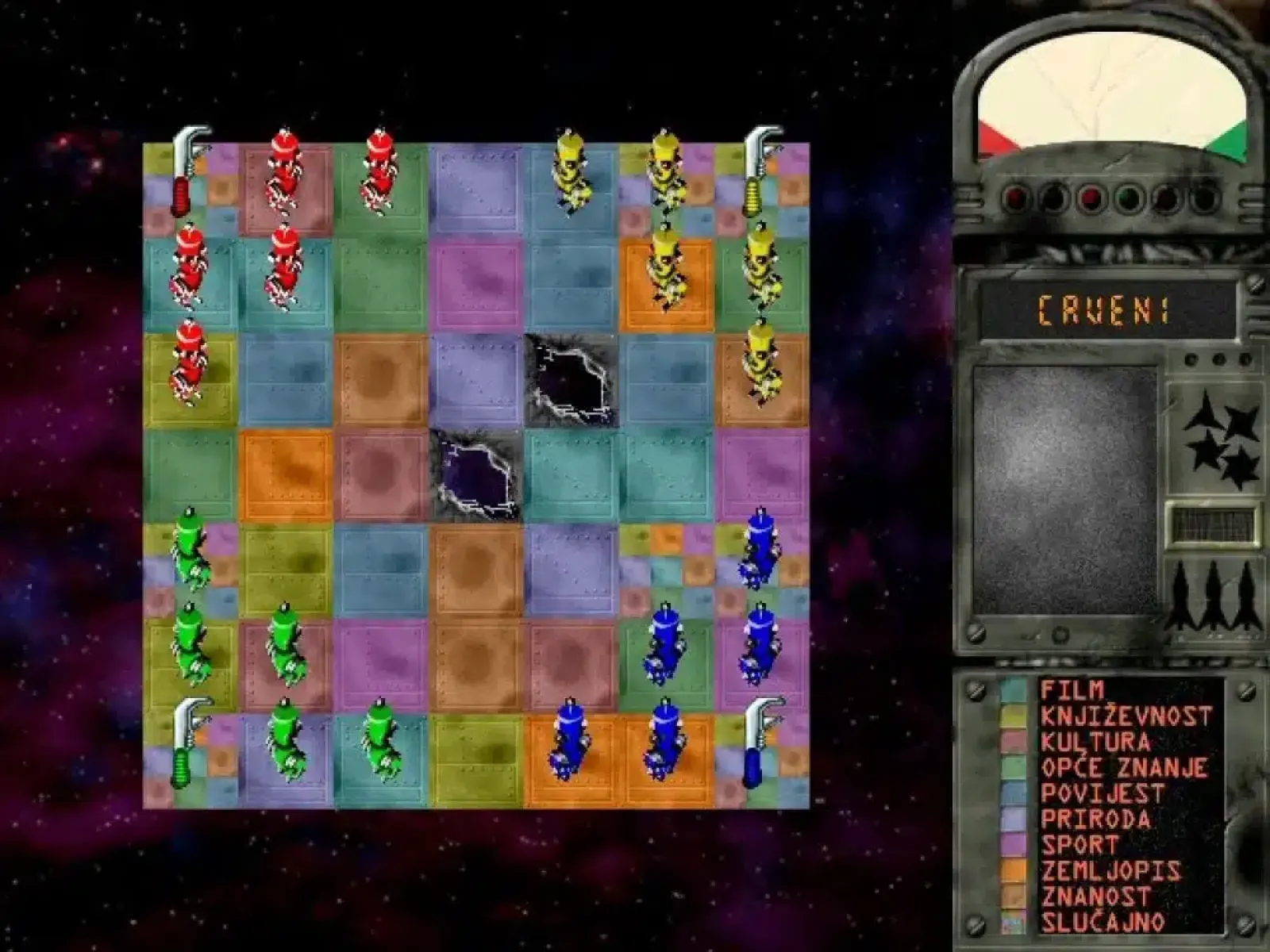1270x952 pixels.
Task: Choose the FILM category
Action: click(1072, 690)
